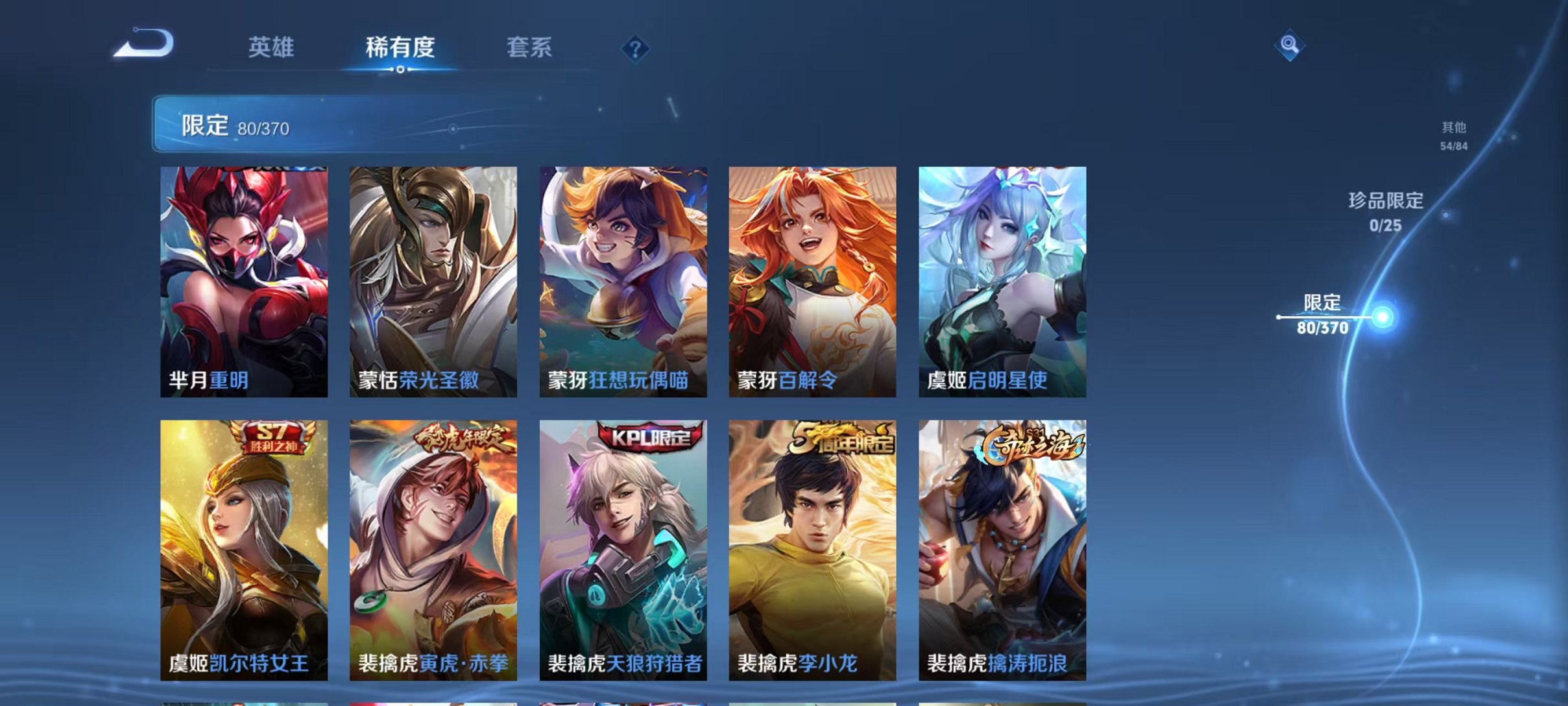The width and height of the screenshot is (1568, 706).
Task: Switch to the 套系 tab
Action: [x=529, y=48]
